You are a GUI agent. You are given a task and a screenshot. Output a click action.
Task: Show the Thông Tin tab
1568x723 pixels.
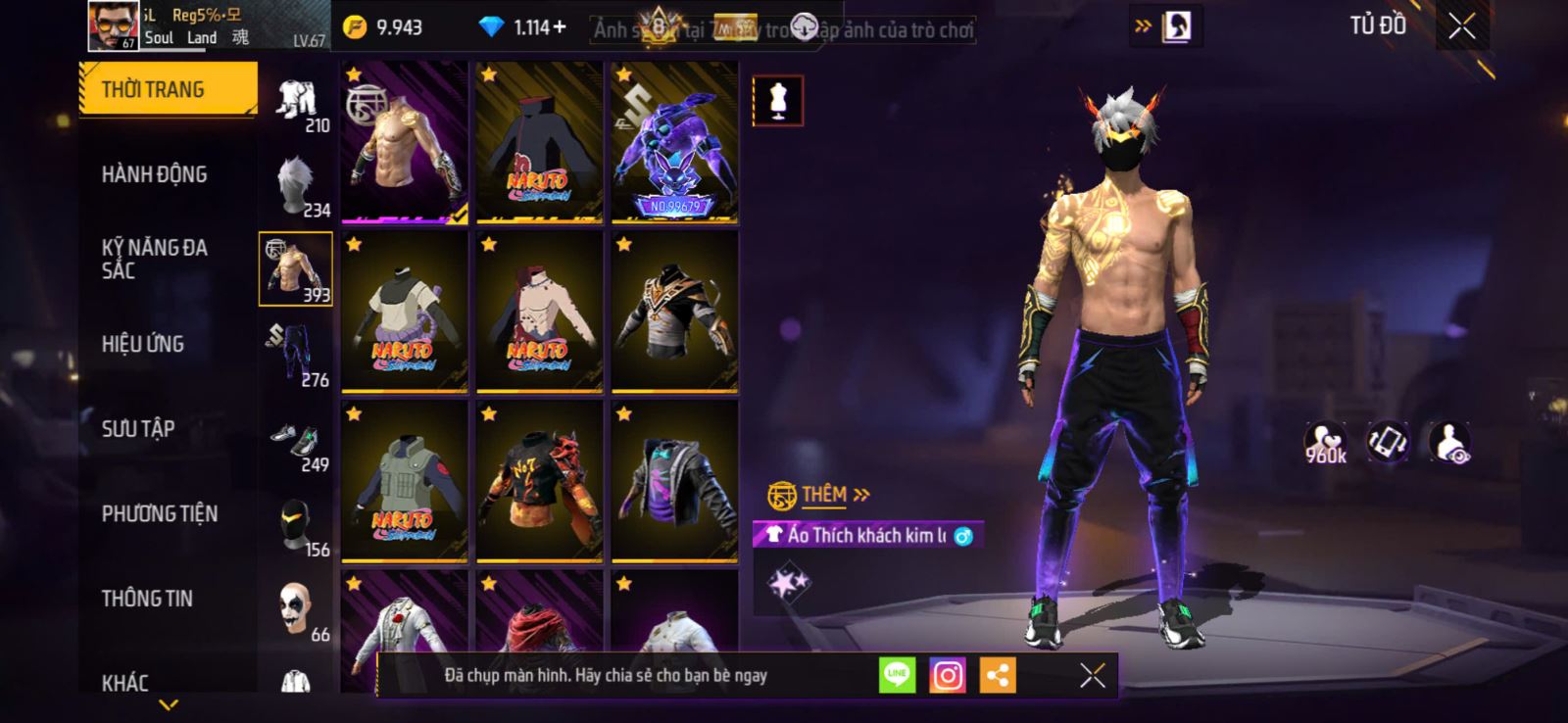pos(147,599)
